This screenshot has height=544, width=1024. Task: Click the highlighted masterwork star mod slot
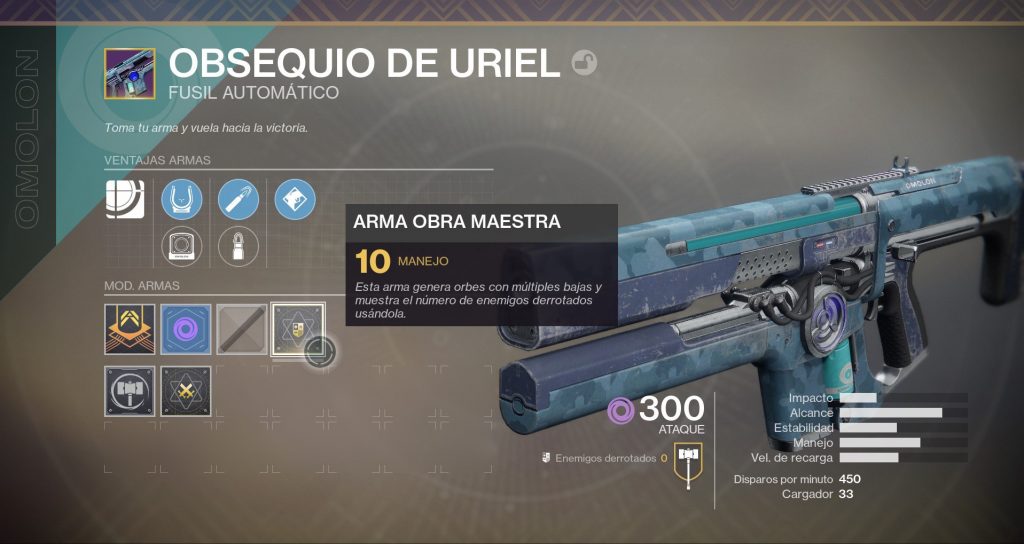[298, 329]
